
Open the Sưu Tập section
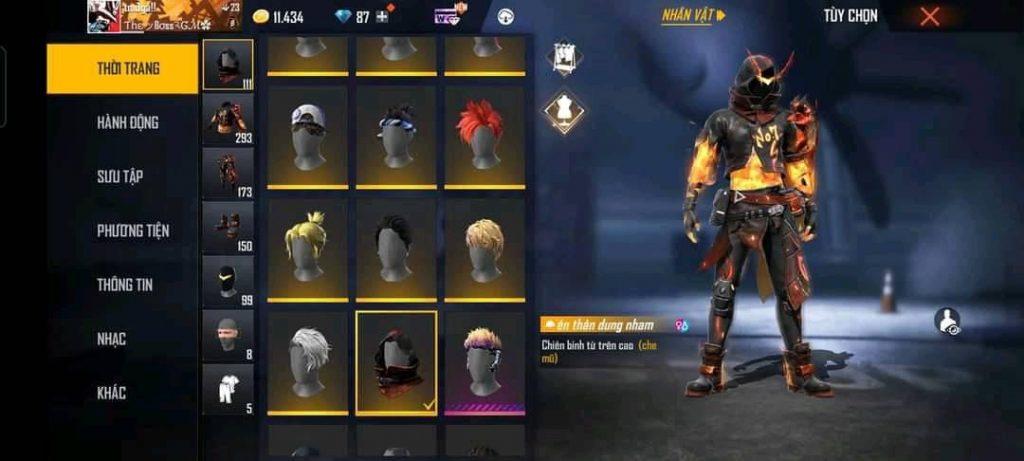click(x=120, y=177)
